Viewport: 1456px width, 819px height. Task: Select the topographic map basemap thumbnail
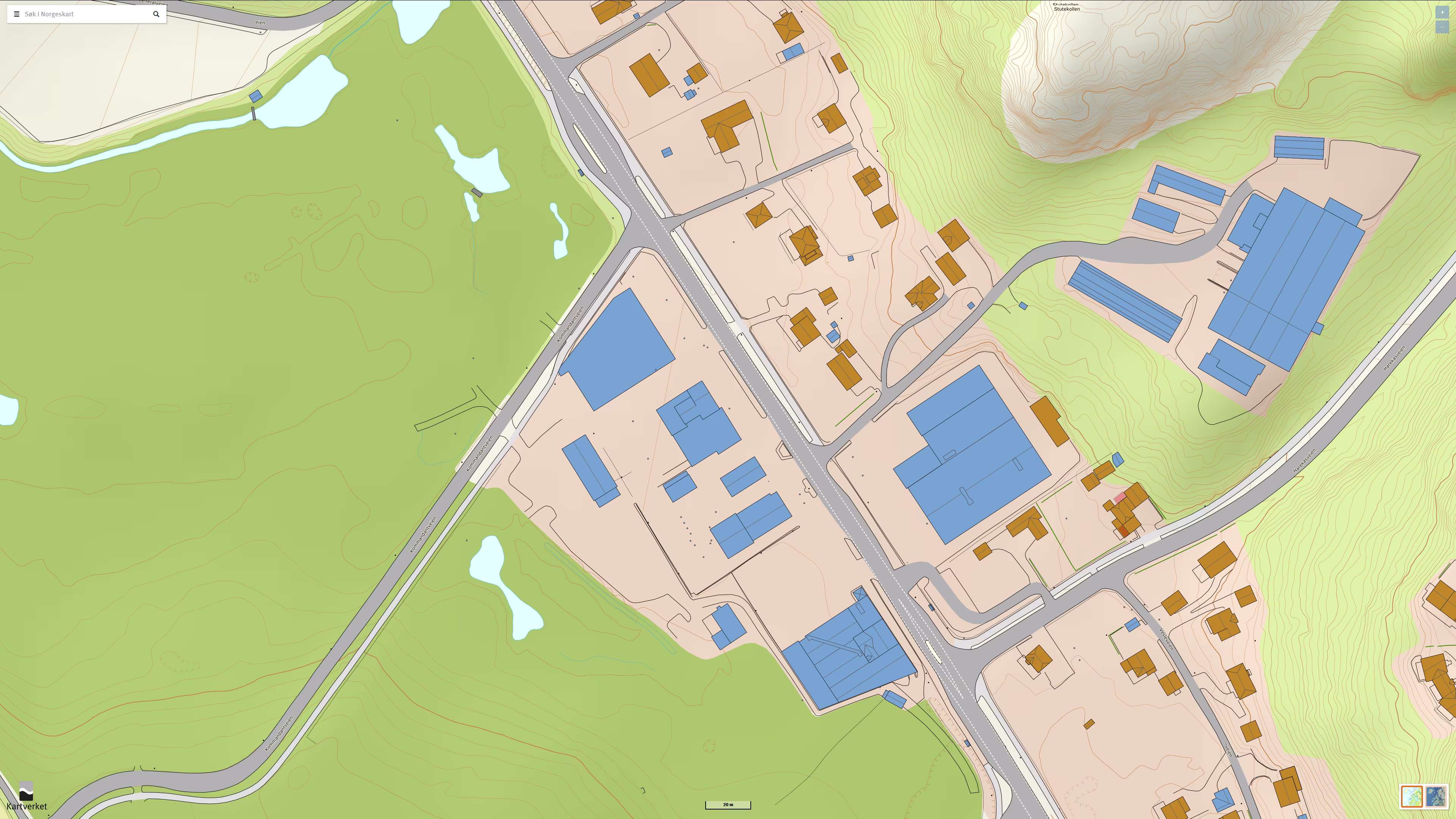1411,796
